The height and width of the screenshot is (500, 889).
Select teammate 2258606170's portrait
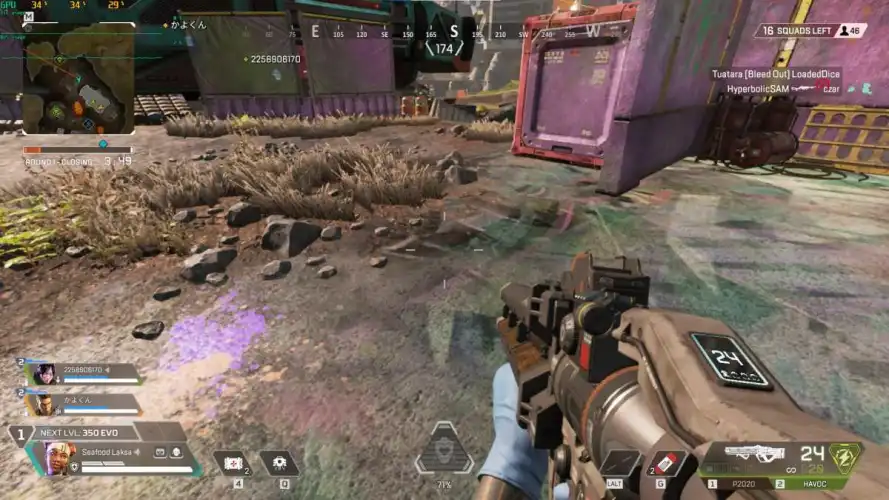(42, 374)
